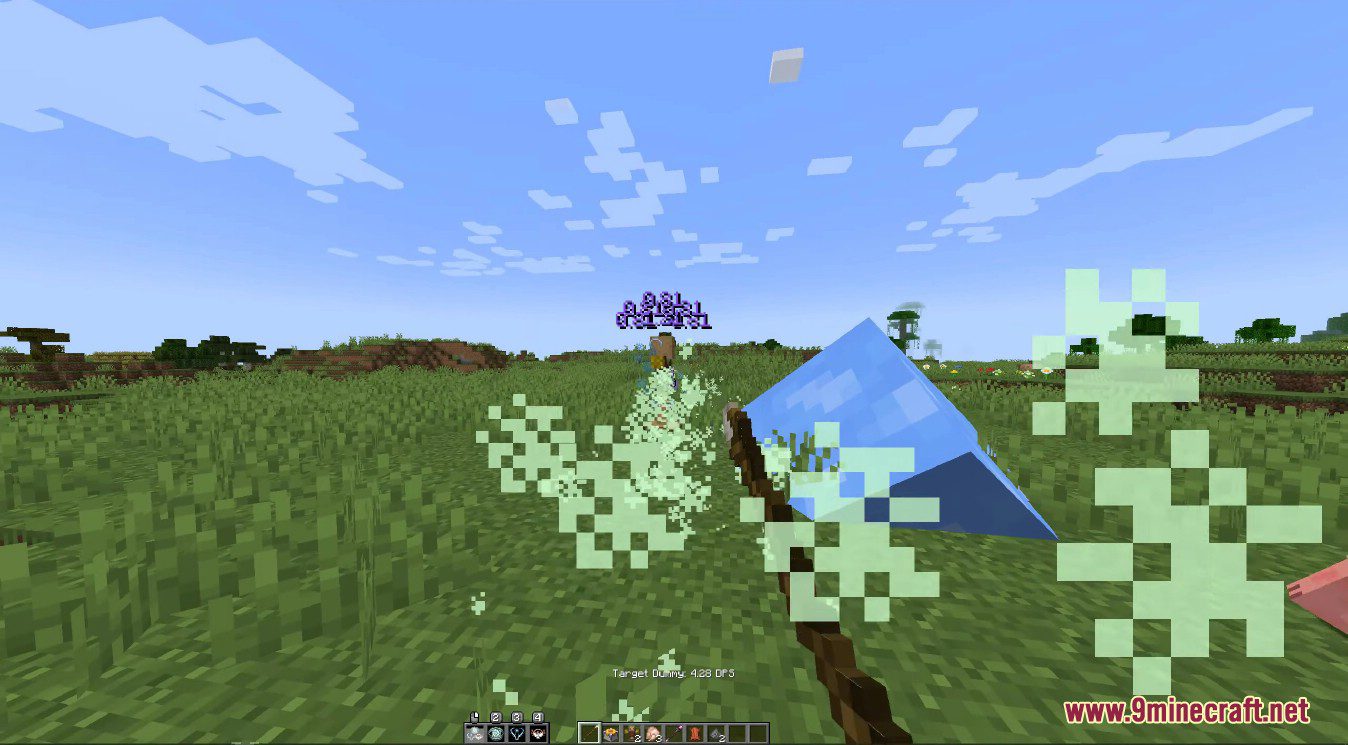Viewport: 1348px width, 745px height.
Task: Click the purple damage numbers above the dummy
Action: pos(662,312)
